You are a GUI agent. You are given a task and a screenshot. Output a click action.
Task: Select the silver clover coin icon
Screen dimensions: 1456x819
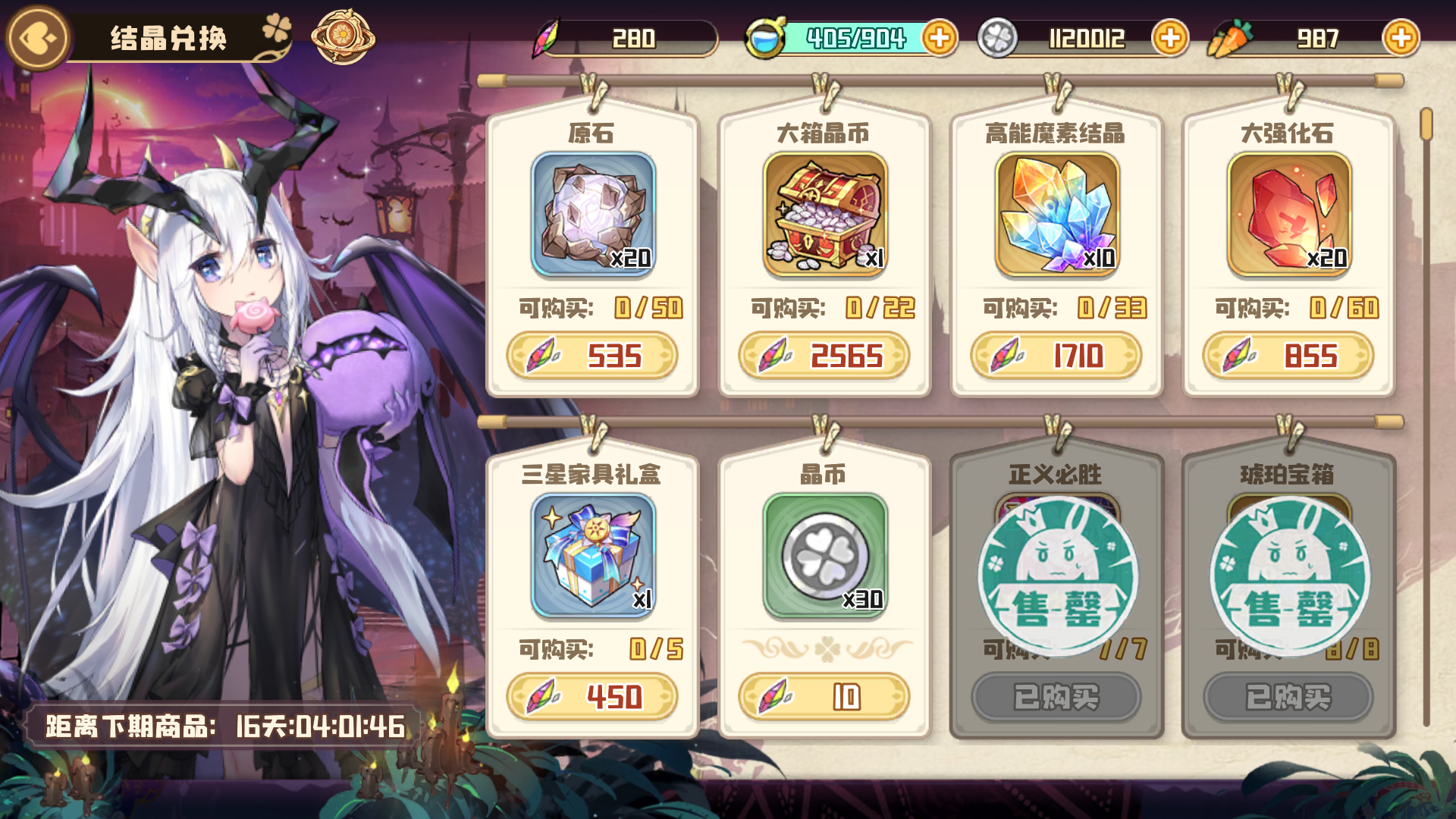click(997, 36)
